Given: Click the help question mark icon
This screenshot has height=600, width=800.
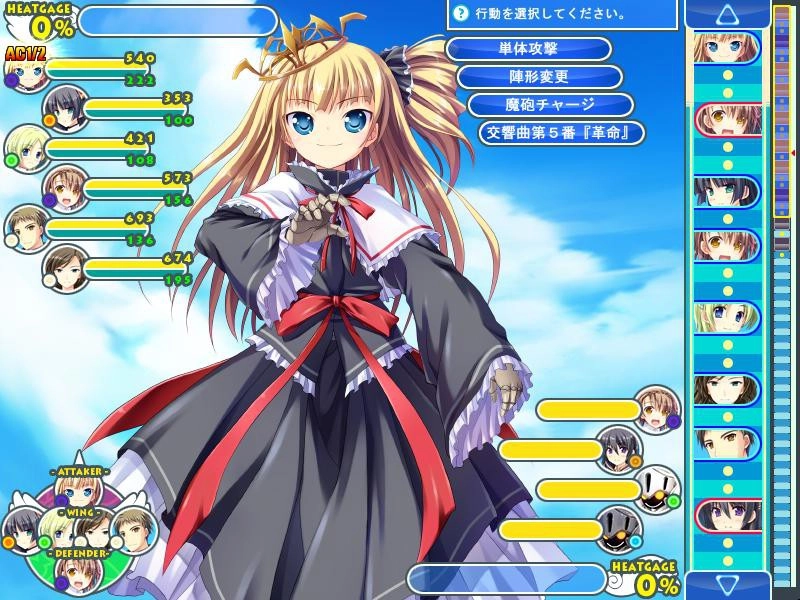Looking at the screenshot, I should (460, 14).
